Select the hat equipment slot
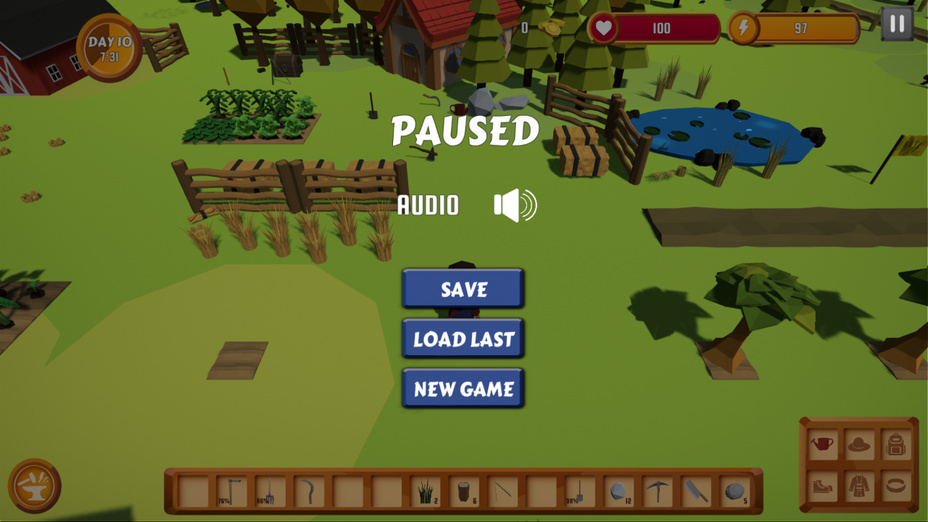928x522 pixels. coord(859,444)
